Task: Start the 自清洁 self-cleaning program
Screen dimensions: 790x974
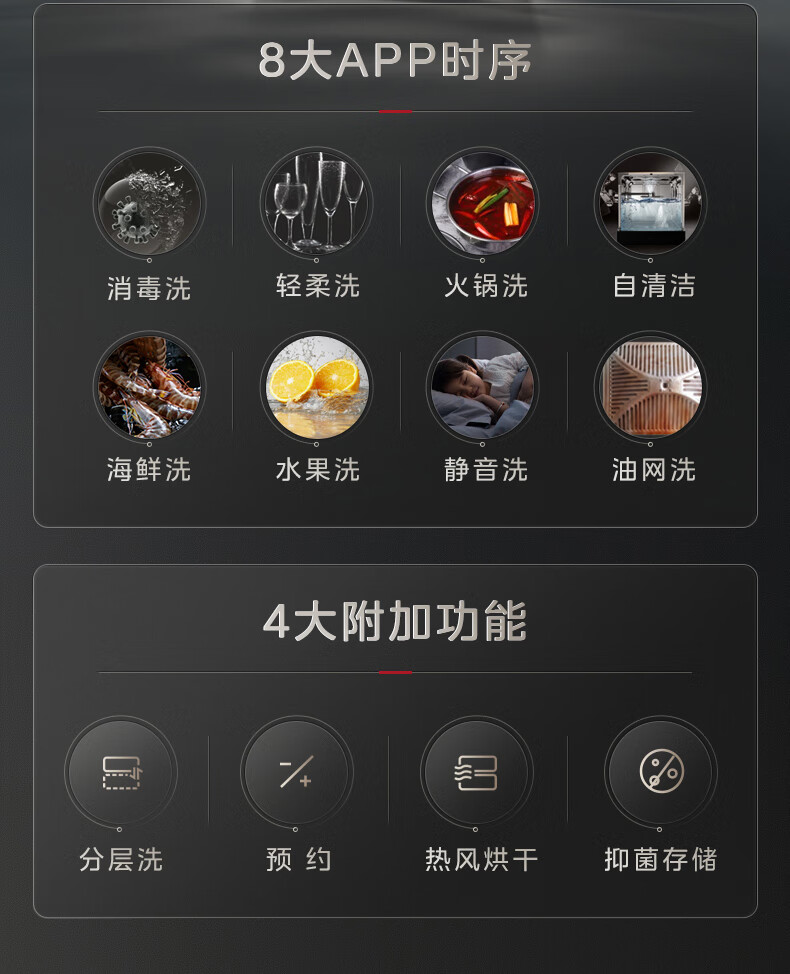Action: [x=651, y=204]
